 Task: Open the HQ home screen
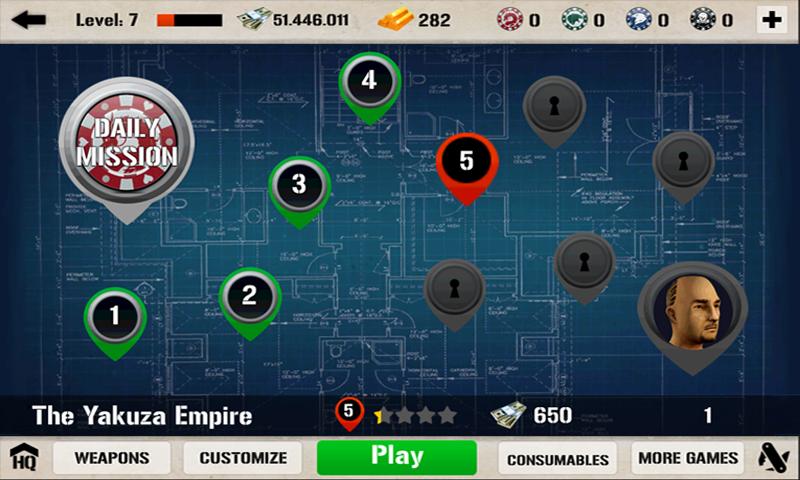23,458
